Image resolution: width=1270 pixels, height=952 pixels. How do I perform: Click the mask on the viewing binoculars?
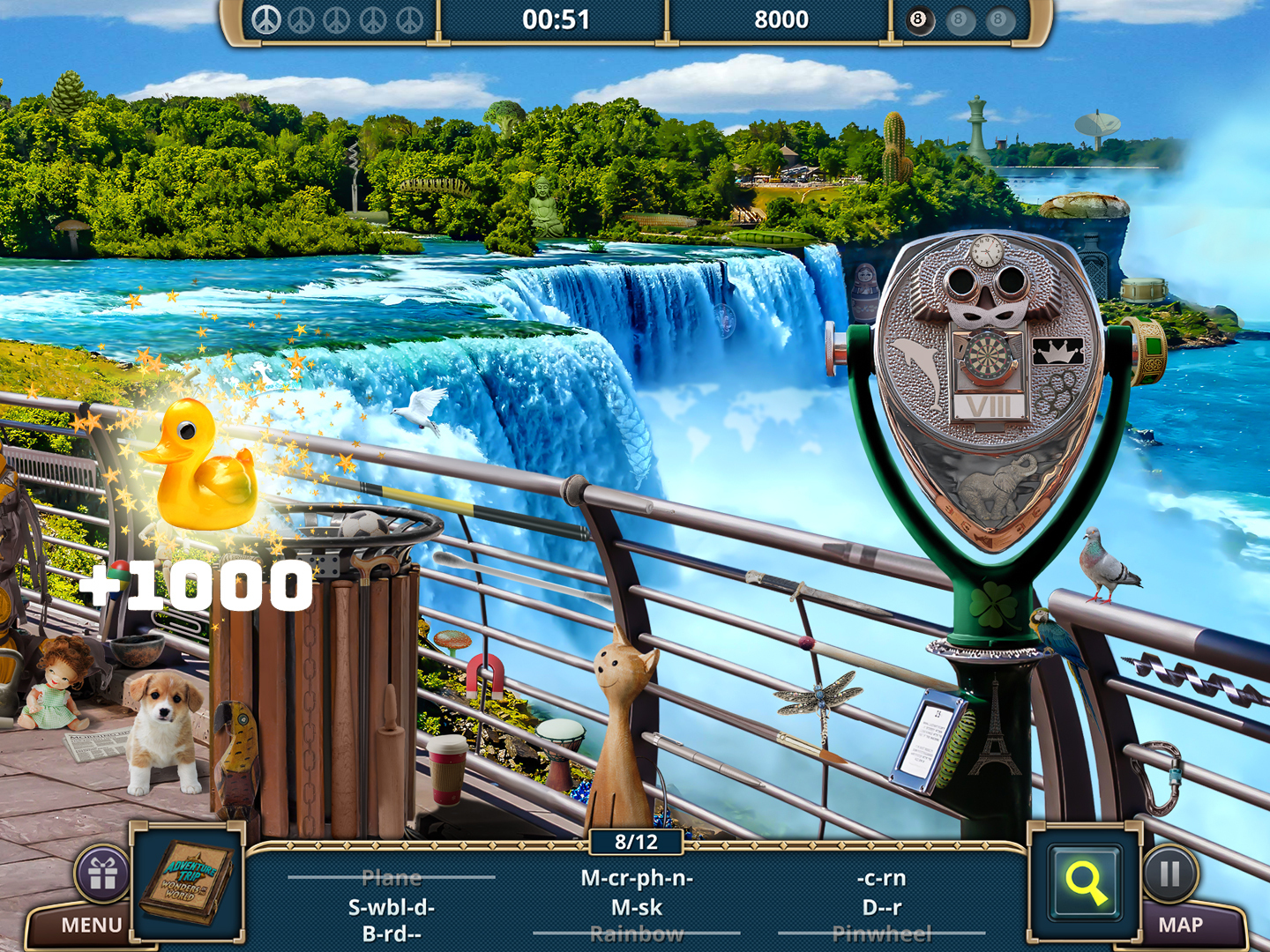987,315
